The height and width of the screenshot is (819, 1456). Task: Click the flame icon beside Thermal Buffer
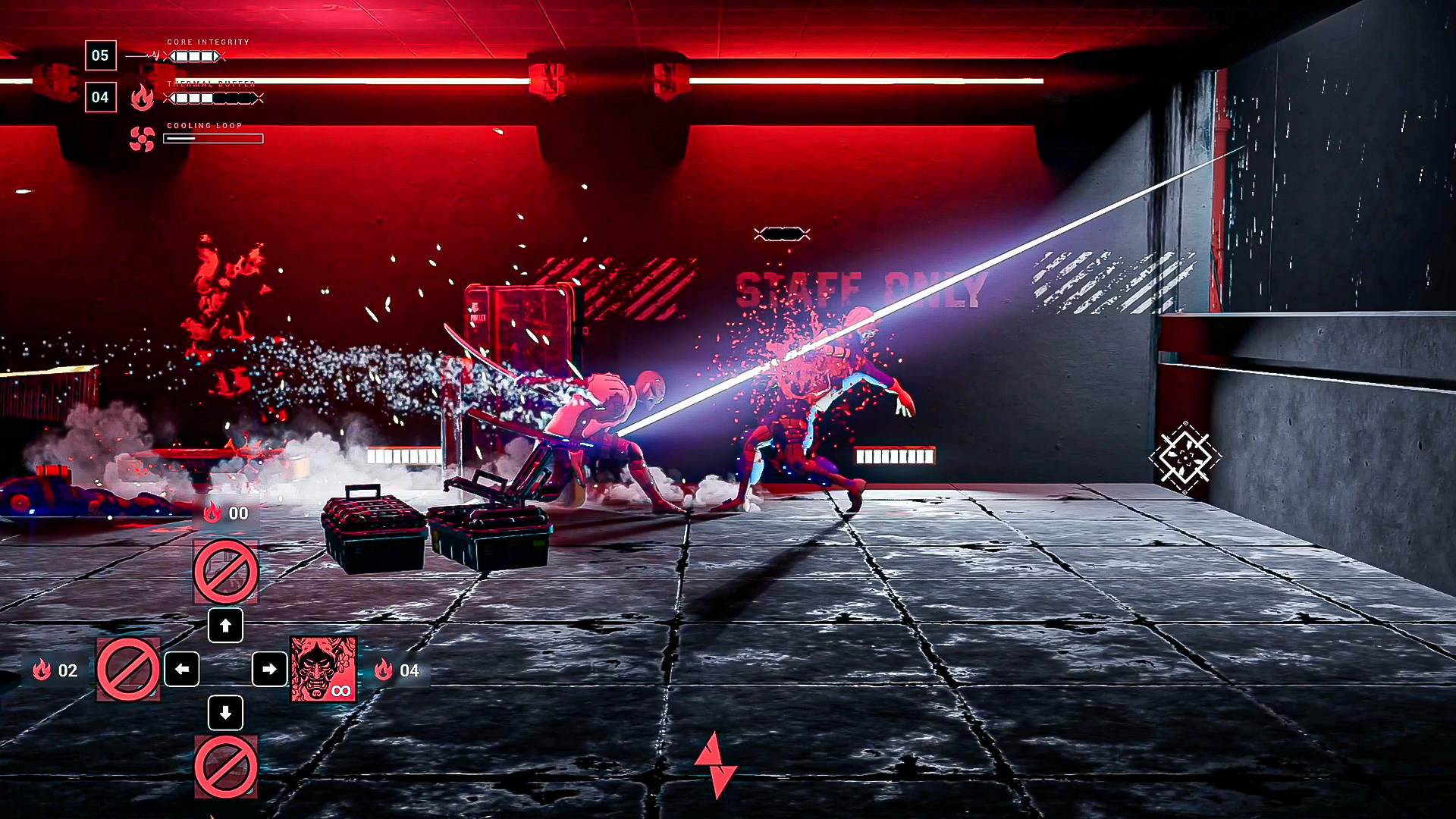point(143,99)
